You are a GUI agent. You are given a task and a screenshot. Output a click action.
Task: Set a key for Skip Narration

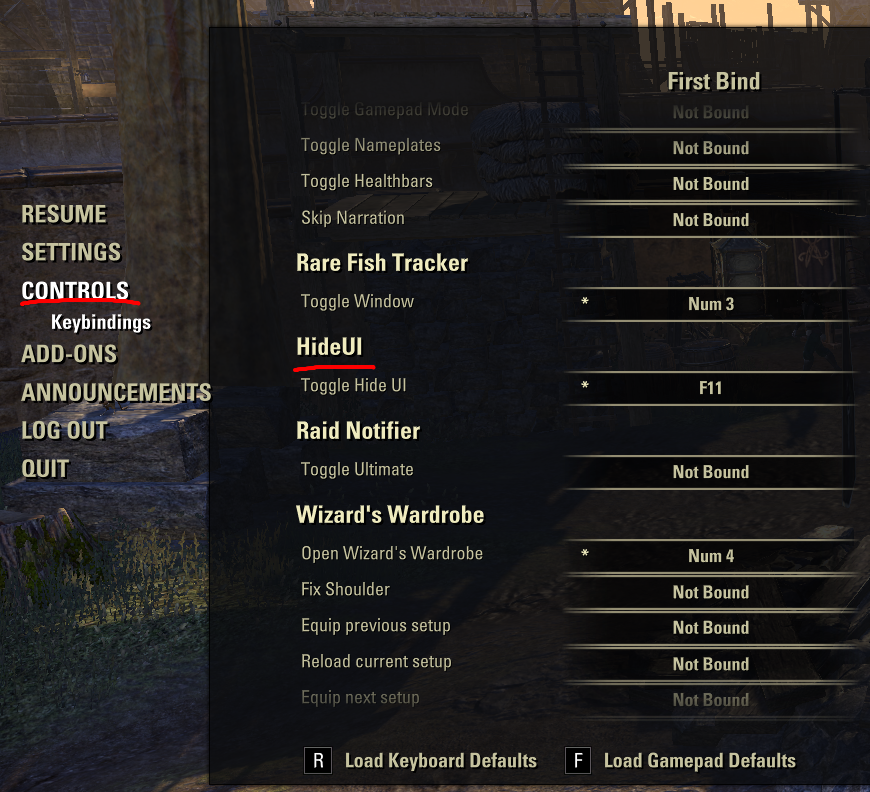[711, 220]
